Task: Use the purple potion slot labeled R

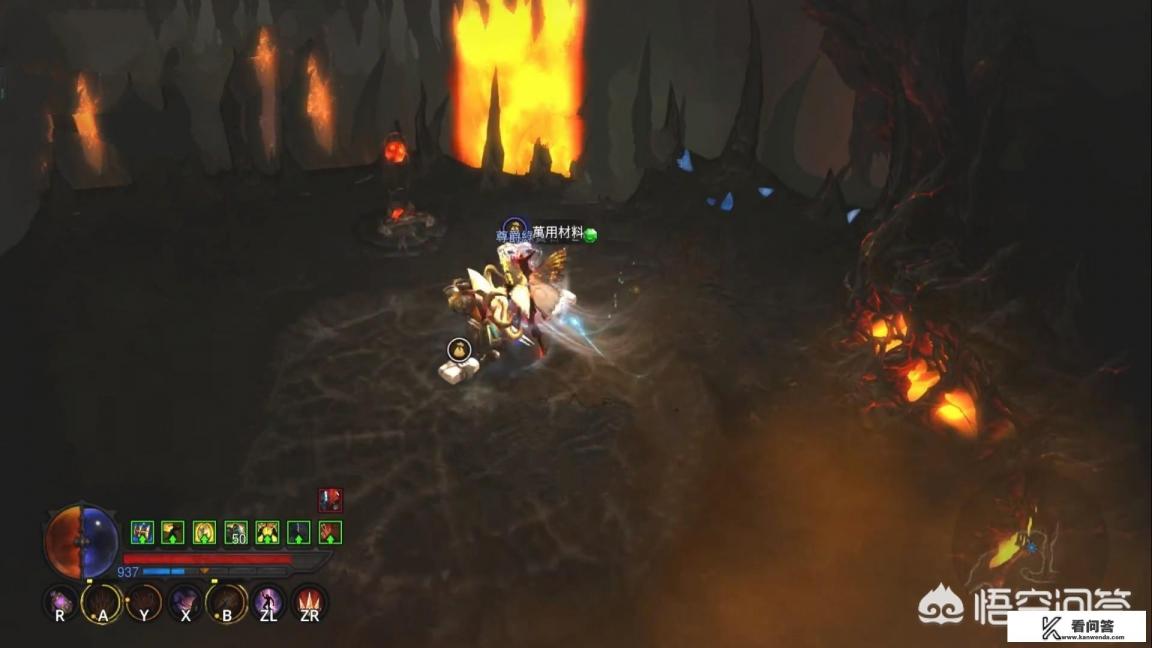Action: click(61, 603)
